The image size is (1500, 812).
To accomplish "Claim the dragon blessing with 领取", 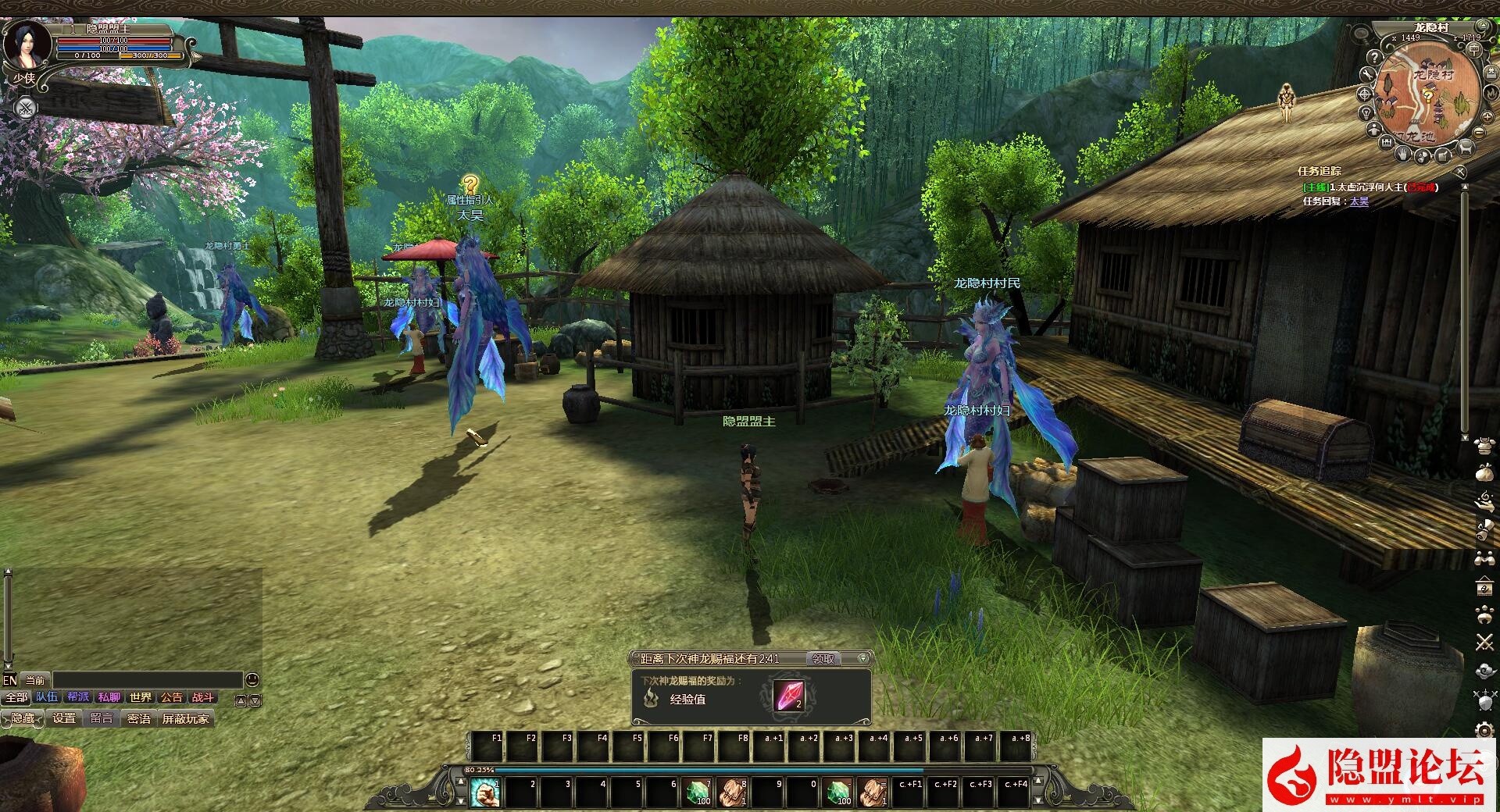I will coord(823,659).
